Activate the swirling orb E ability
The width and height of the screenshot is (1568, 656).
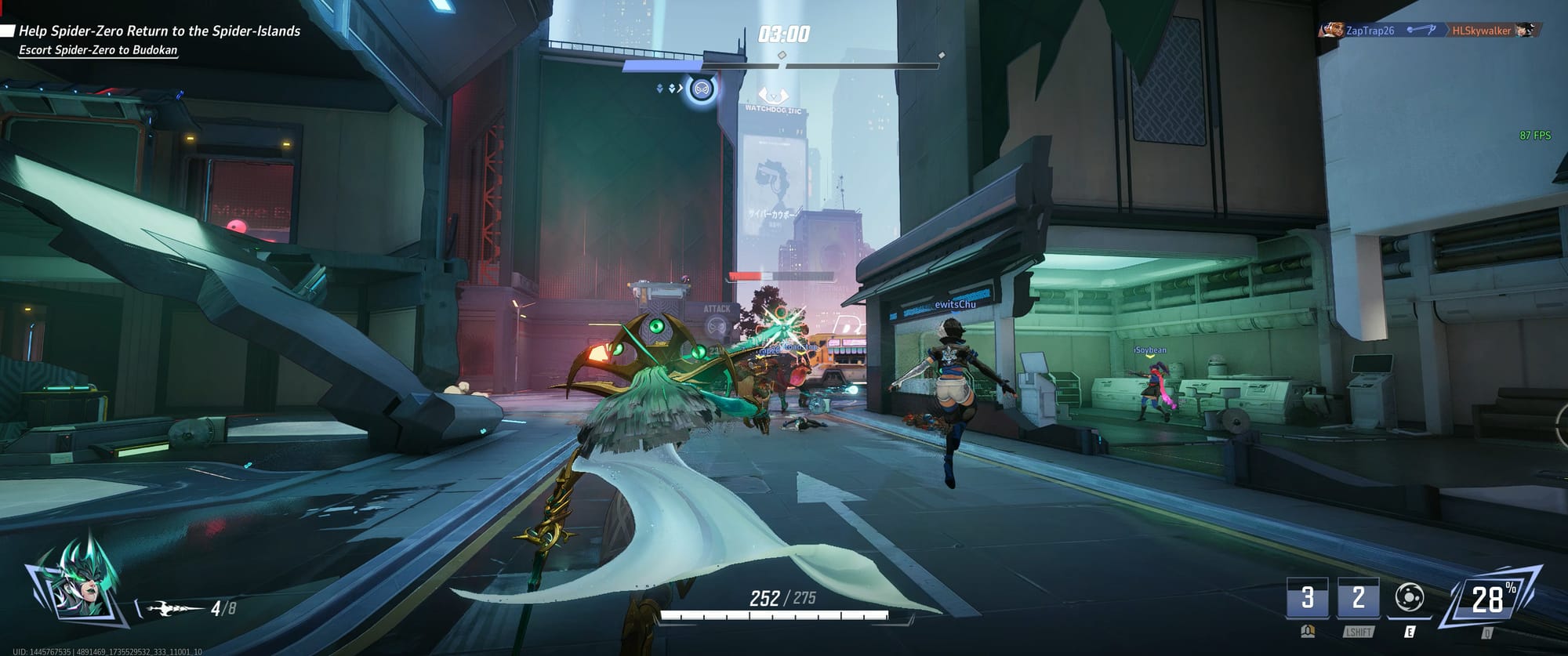tap(1410, 598)
